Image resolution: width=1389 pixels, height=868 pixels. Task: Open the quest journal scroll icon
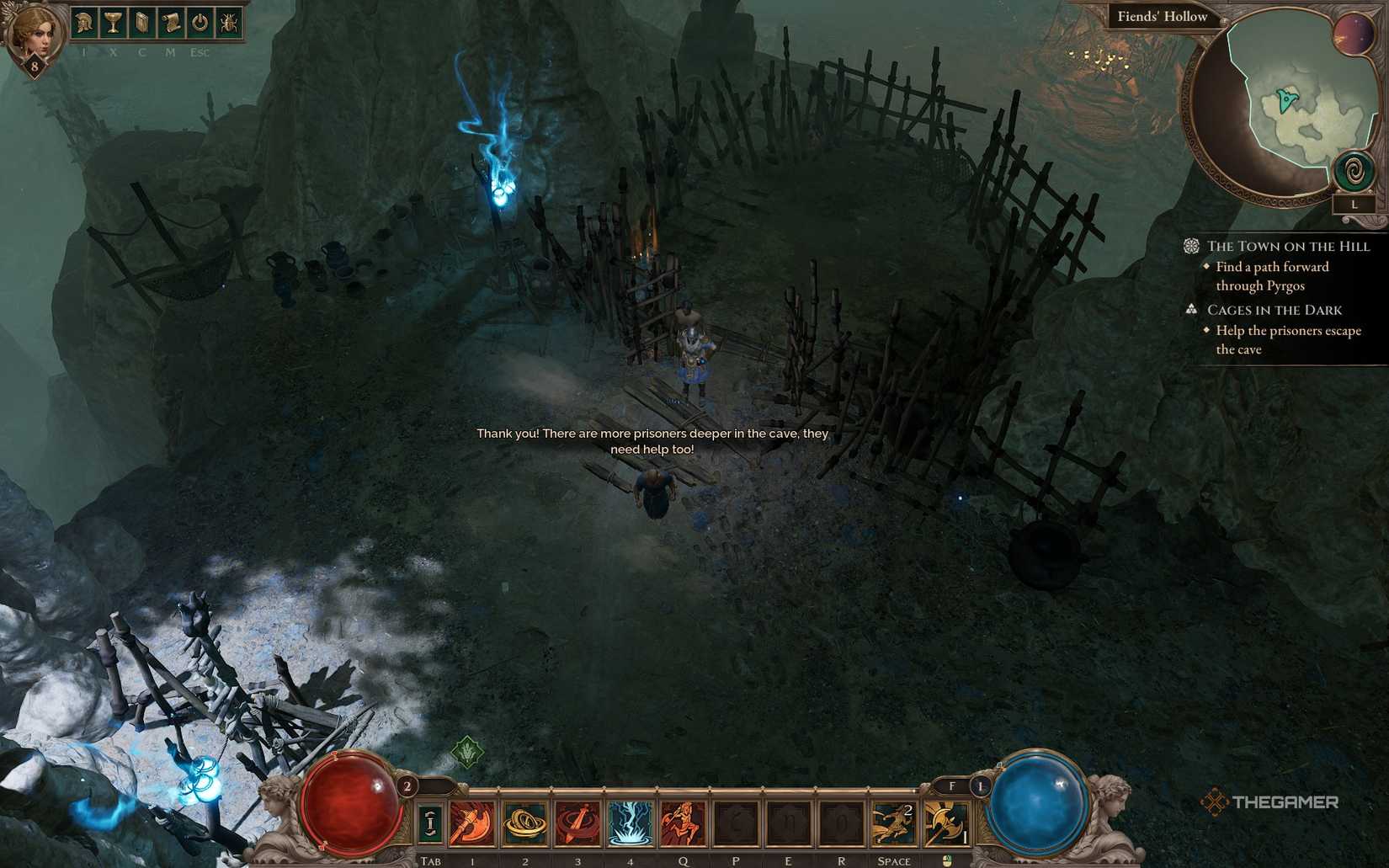(x=171, y=23)
